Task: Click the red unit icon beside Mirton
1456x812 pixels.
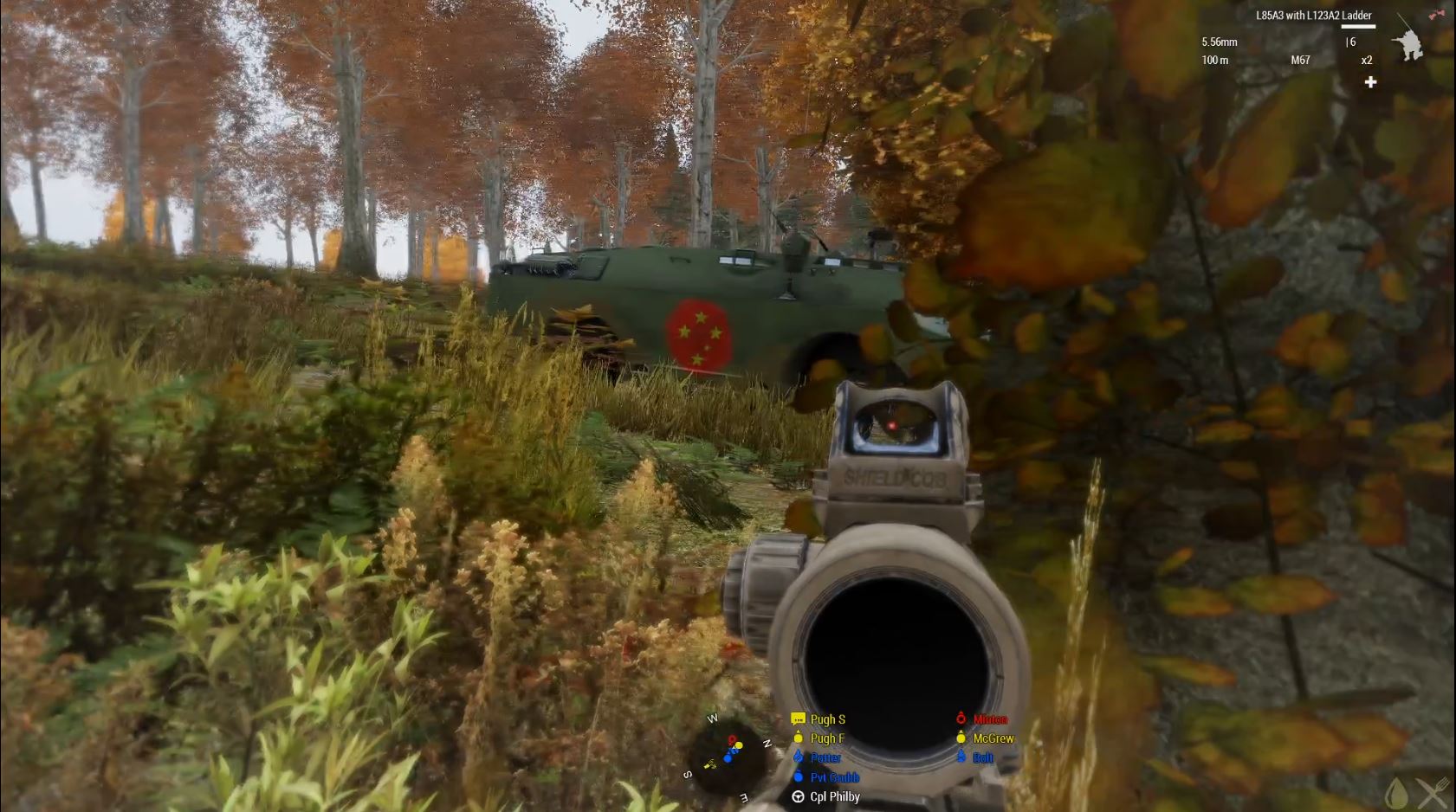Action: click(x=961, y=718)
